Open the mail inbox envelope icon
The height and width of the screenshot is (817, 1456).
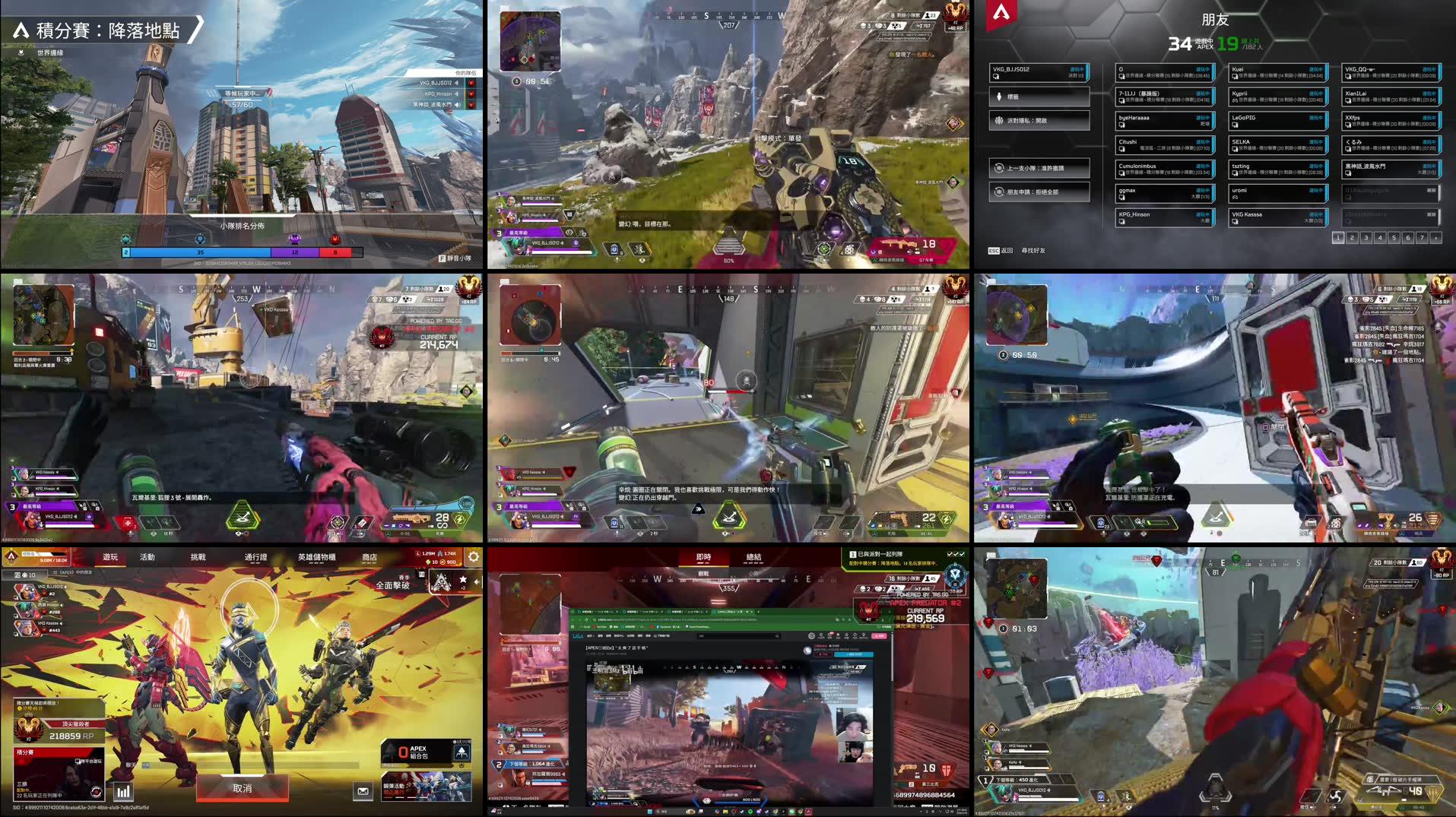[x=363, y=791]
